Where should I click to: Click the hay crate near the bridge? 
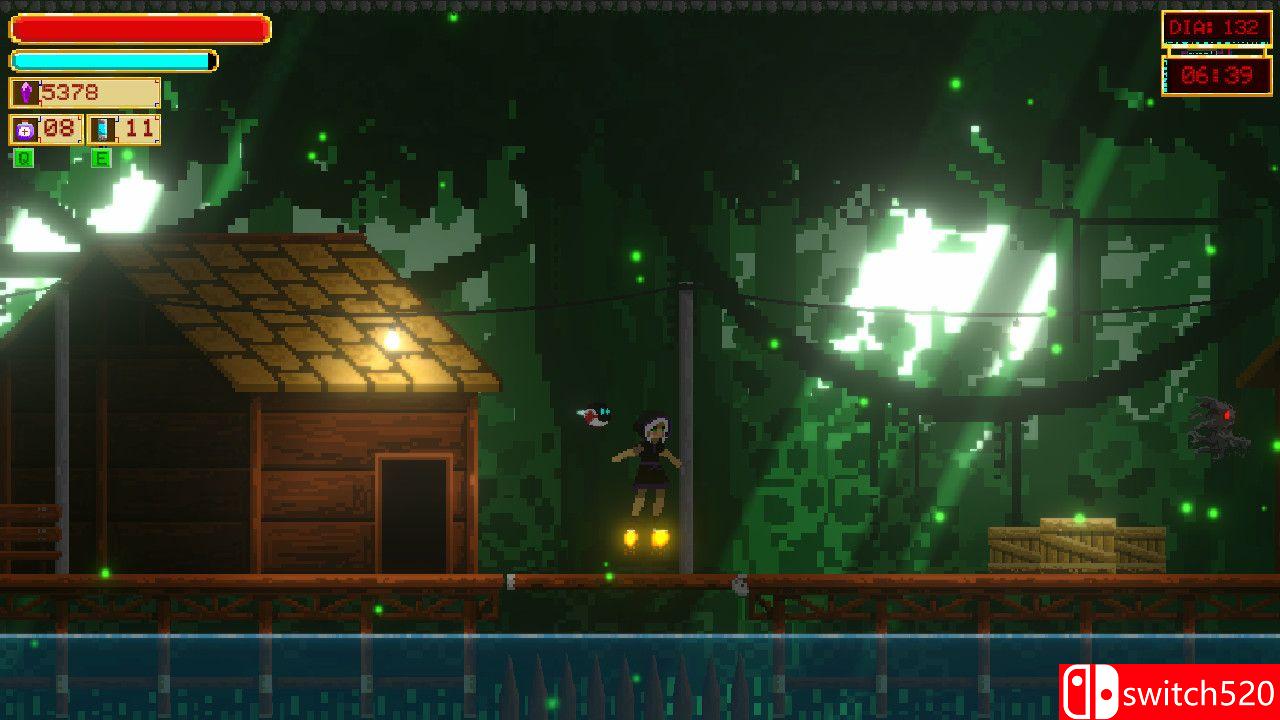(x=1070, y=541)
